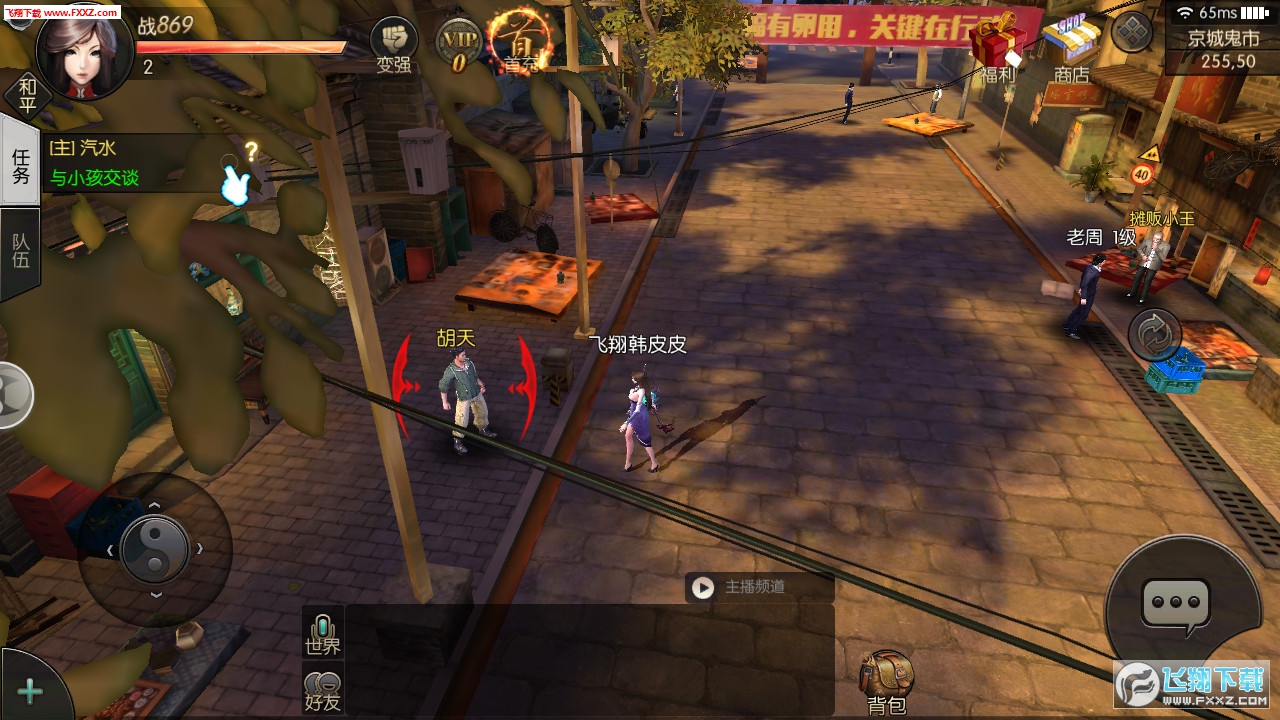Open the 福利 gift box rewards
Screen dimensions: 1280x720
(x=997, y=50)
